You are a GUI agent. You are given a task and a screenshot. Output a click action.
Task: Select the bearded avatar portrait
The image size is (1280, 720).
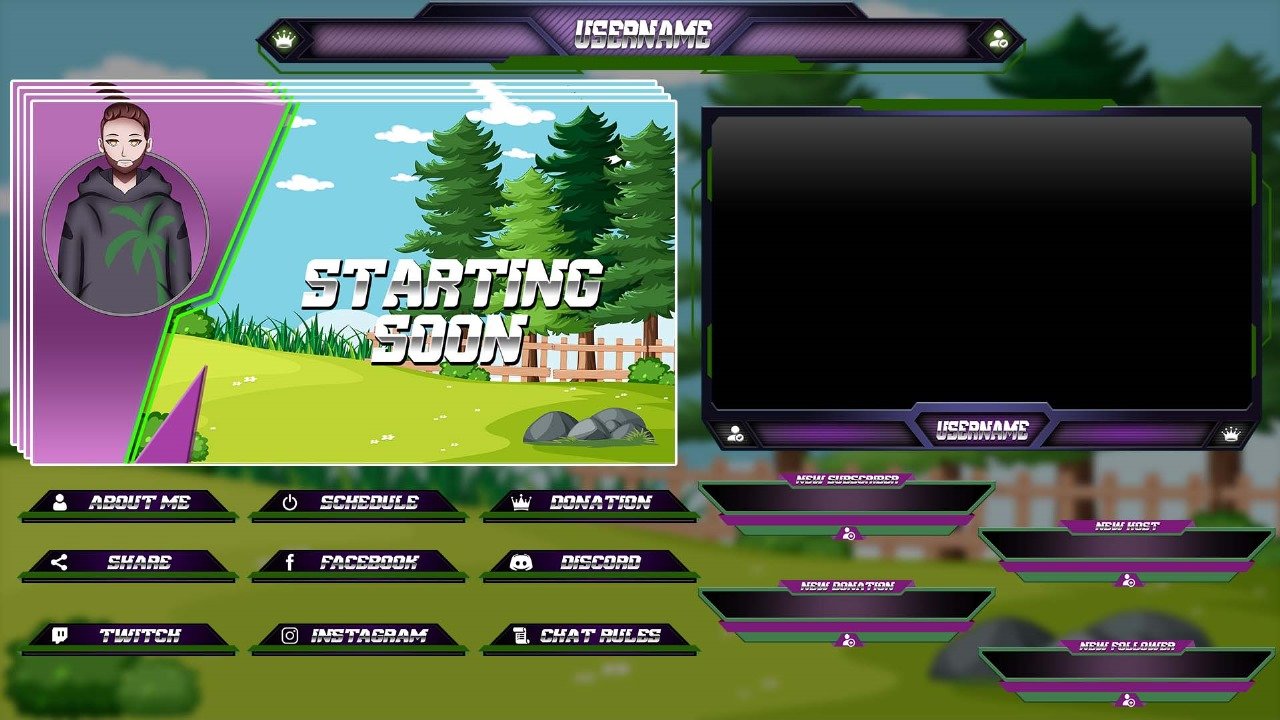point(125,215)
